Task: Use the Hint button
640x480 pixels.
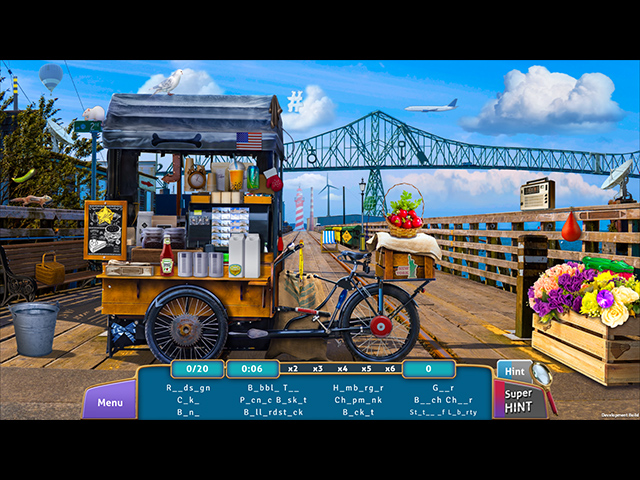Action: 514,370
